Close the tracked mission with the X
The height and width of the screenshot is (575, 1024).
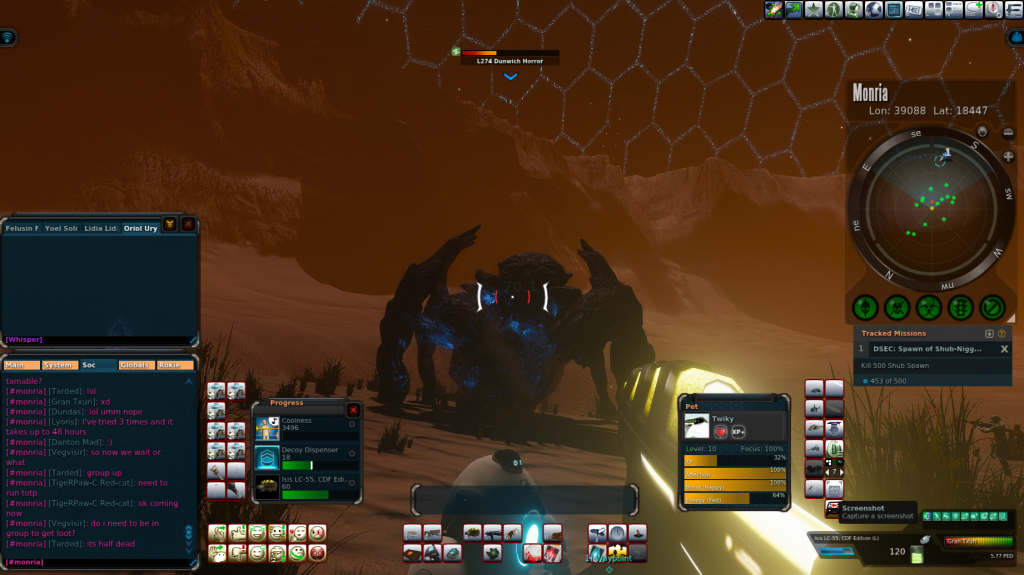point(1005,349)
